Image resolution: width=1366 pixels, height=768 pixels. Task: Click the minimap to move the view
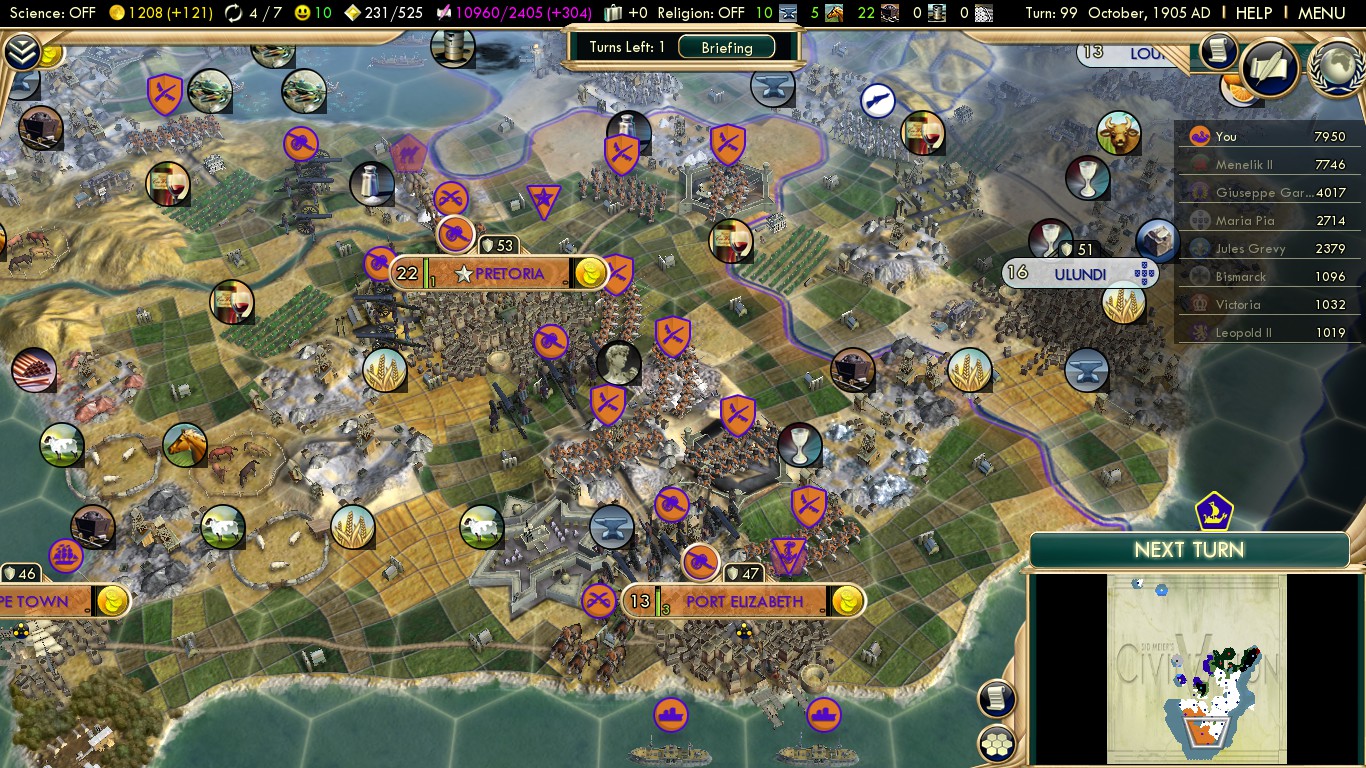[x=1195, y=668]
